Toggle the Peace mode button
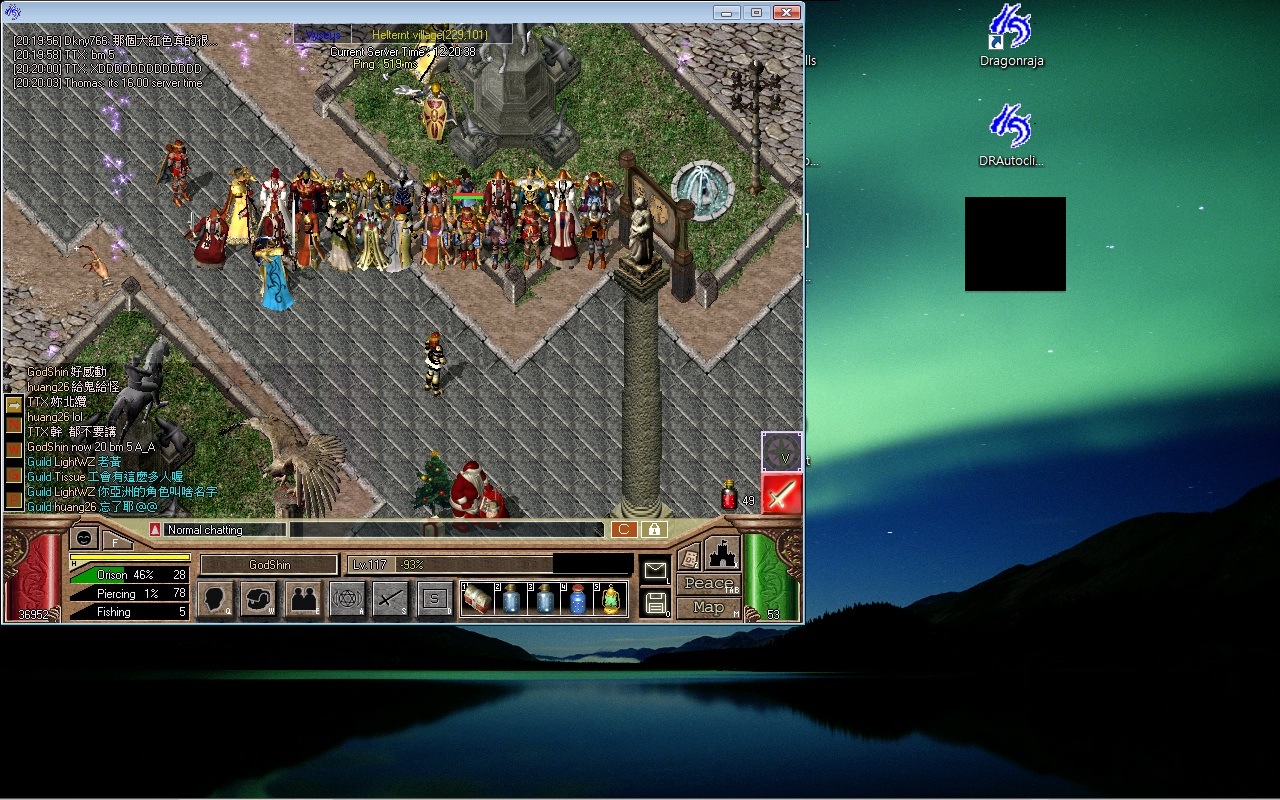This screenshot has height=800, width=1280. click(708, 584)
